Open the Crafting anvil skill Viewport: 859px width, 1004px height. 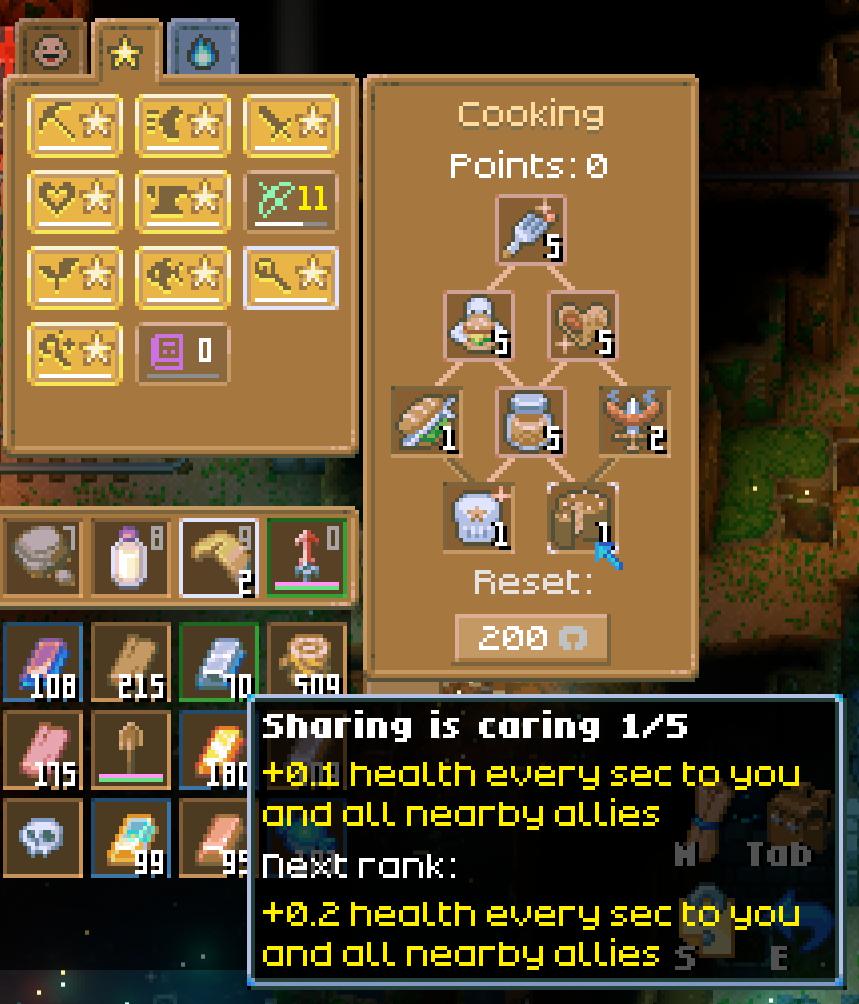(x=182, y=200)
